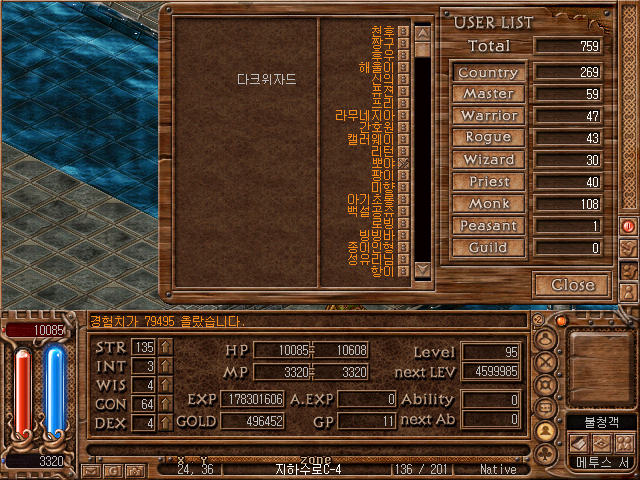This screenshot has height=480, width=640.
Task: Increase the STR stat with its arrow
Action: tap(165, 347)
